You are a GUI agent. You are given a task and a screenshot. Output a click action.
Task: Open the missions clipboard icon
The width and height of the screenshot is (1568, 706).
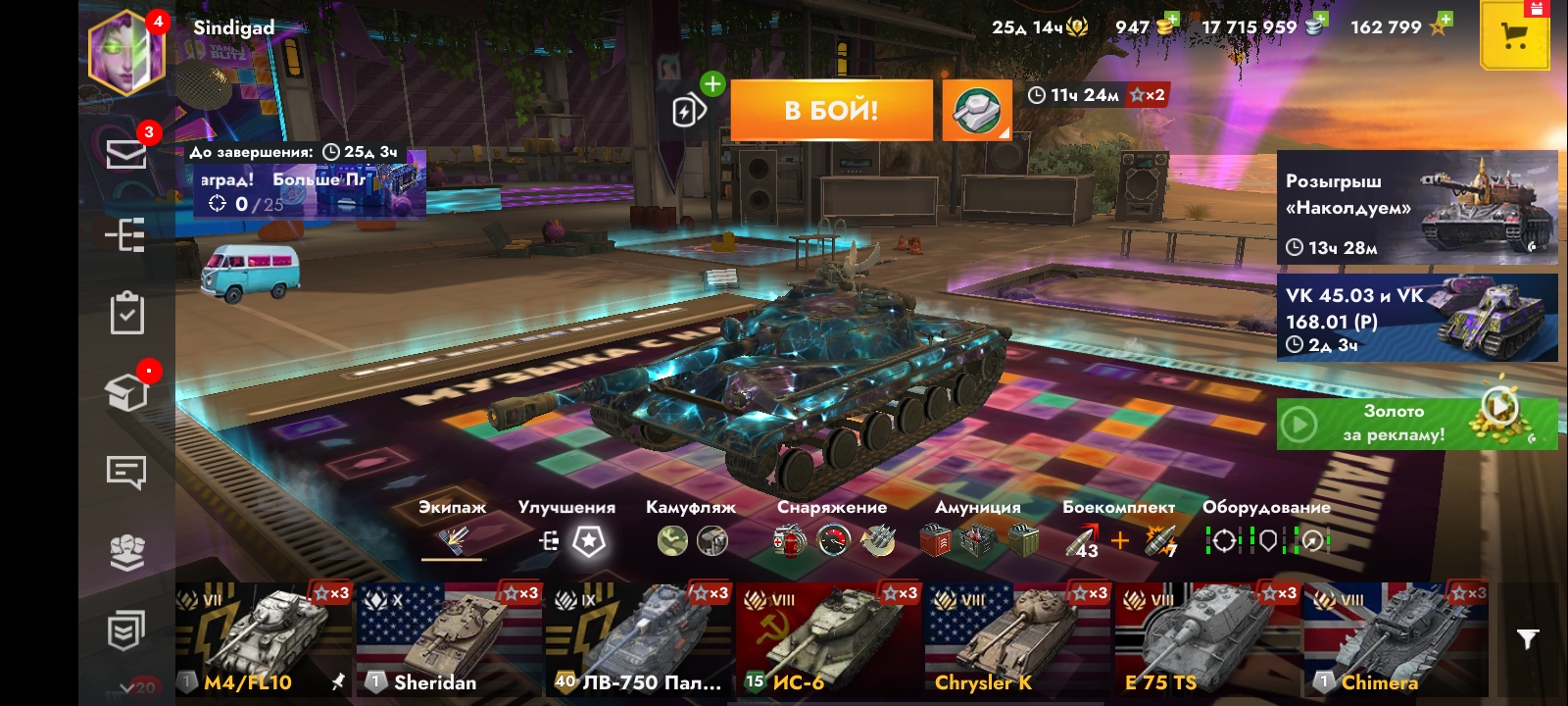126,314
